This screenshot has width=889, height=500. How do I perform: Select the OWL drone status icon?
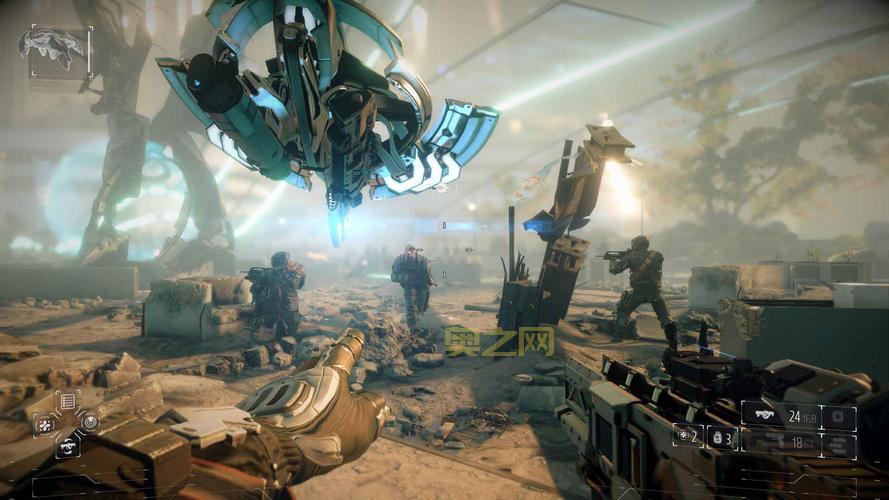55,46
